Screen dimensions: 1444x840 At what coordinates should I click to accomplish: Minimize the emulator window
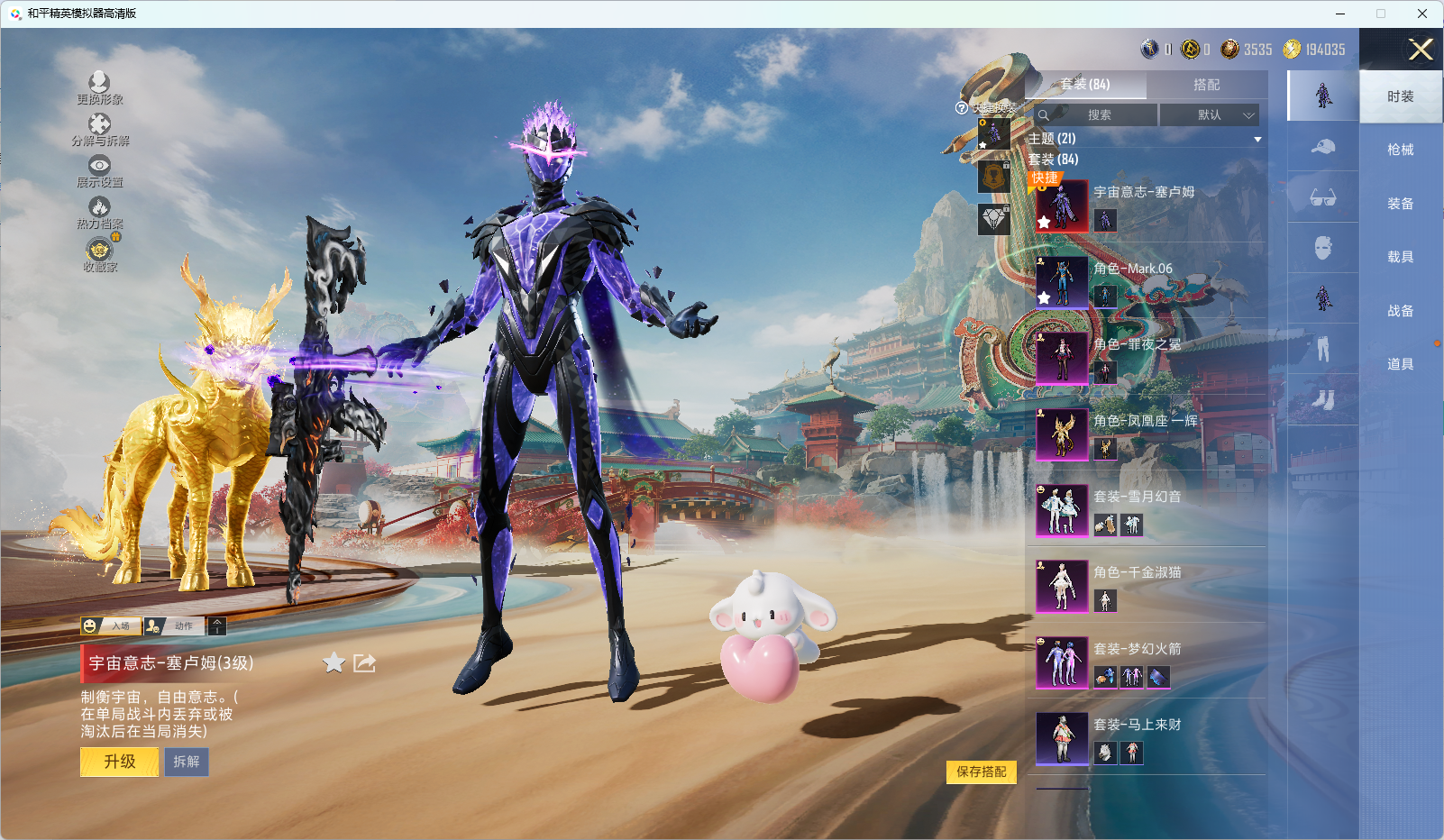point(1340,14)
